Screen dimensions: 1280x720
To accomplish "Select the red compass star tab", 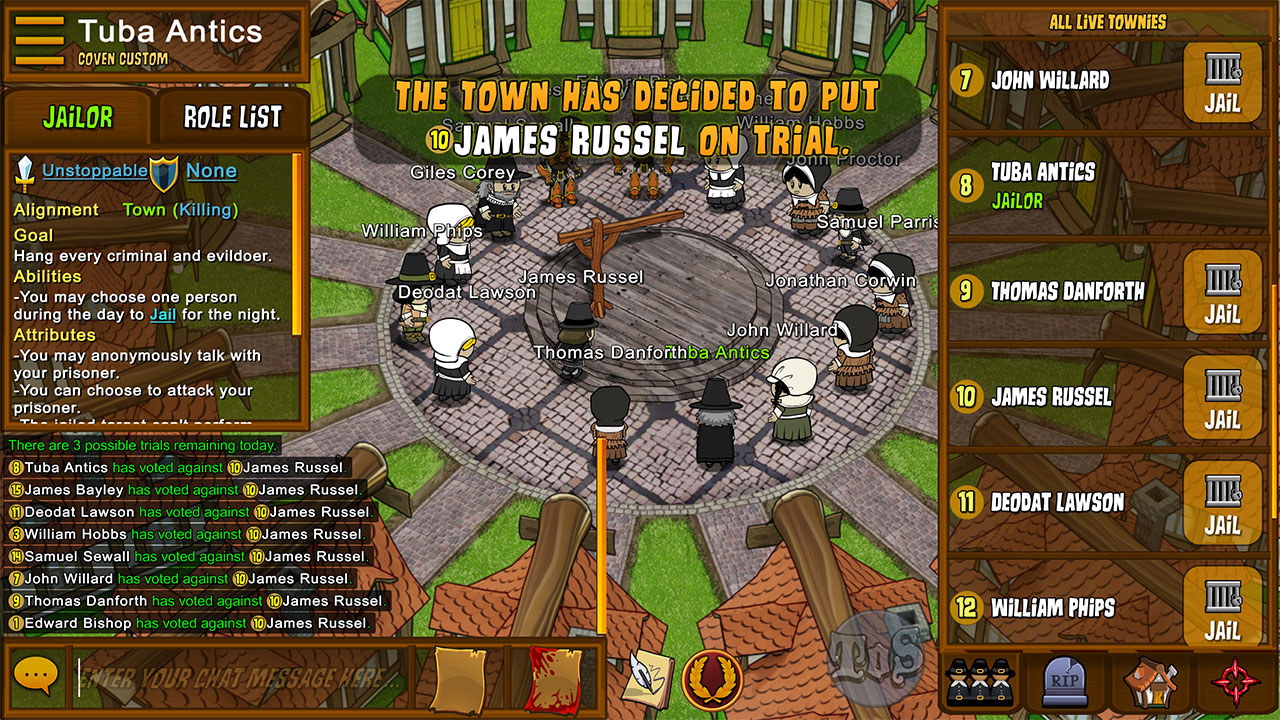I will (1235, 682).
